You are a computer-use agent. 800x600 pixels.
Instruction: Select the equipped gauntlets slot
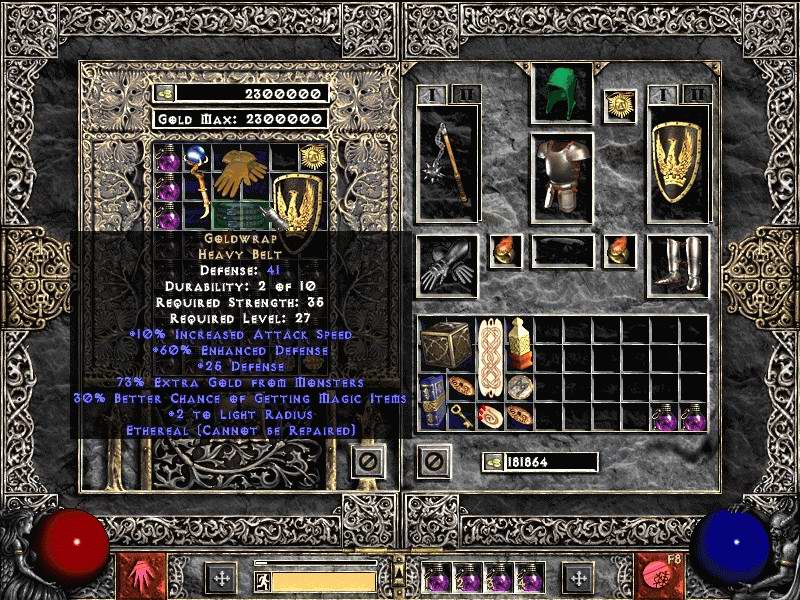[448, 266]
